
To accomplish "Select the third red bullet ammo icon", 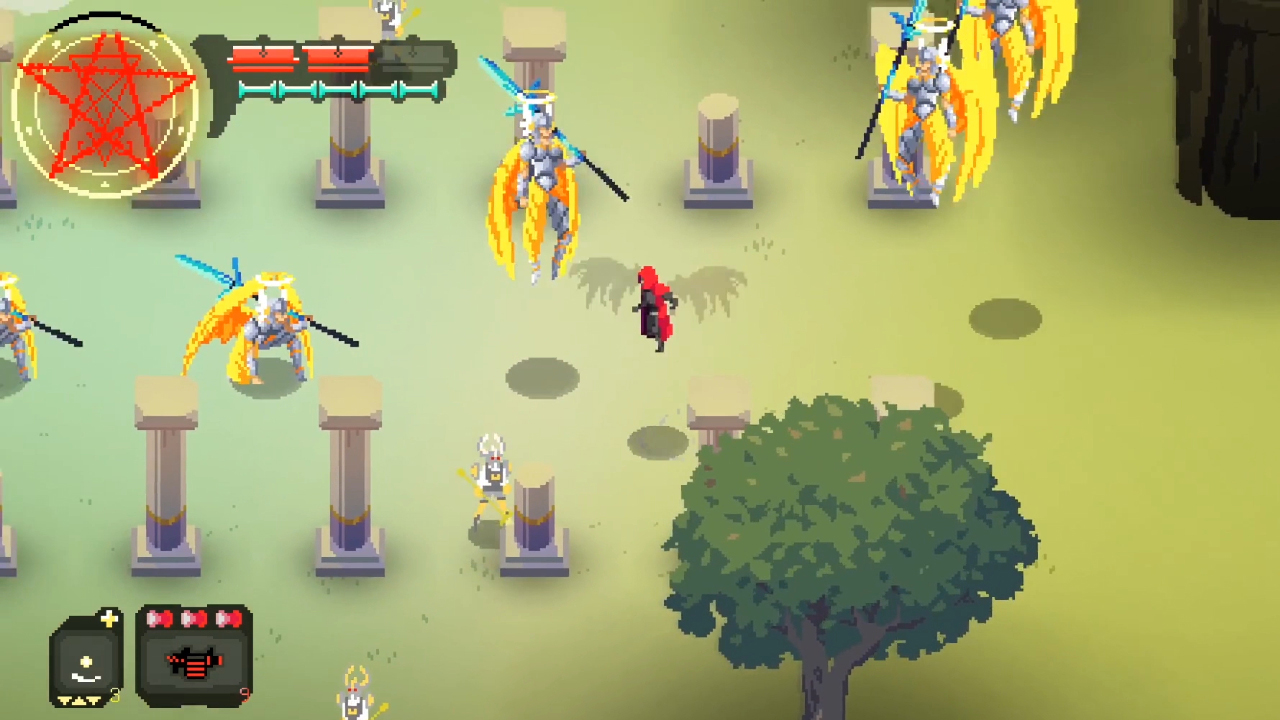I will click(228, 618).
